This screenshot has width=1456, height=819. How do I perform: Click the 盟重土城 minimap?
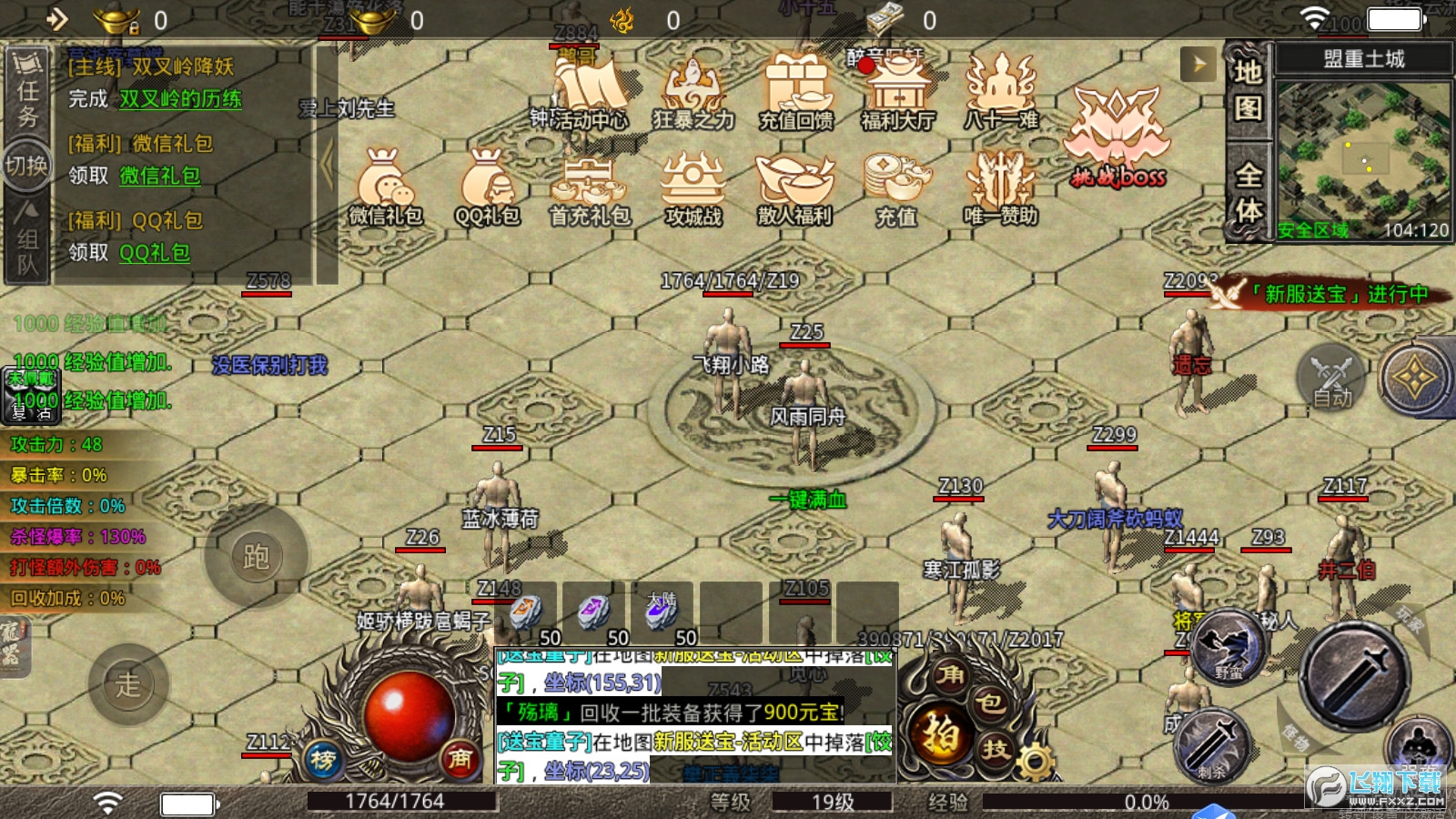click(x=1362, y=159)
